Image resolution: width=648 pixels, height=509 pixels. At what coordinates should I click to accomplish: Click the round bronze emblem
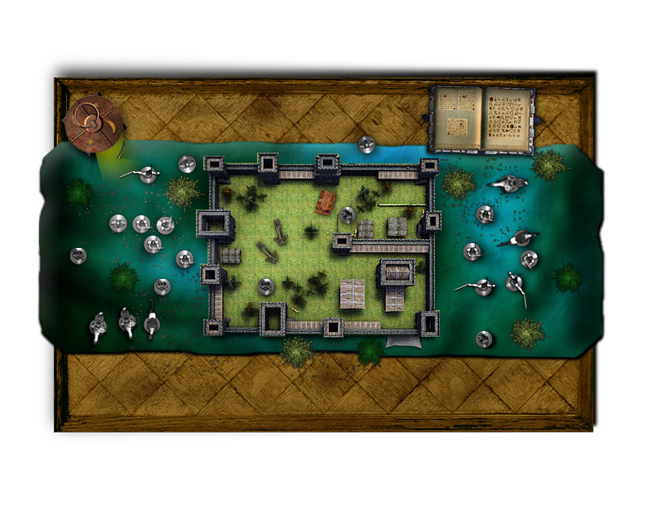(89, 121)
